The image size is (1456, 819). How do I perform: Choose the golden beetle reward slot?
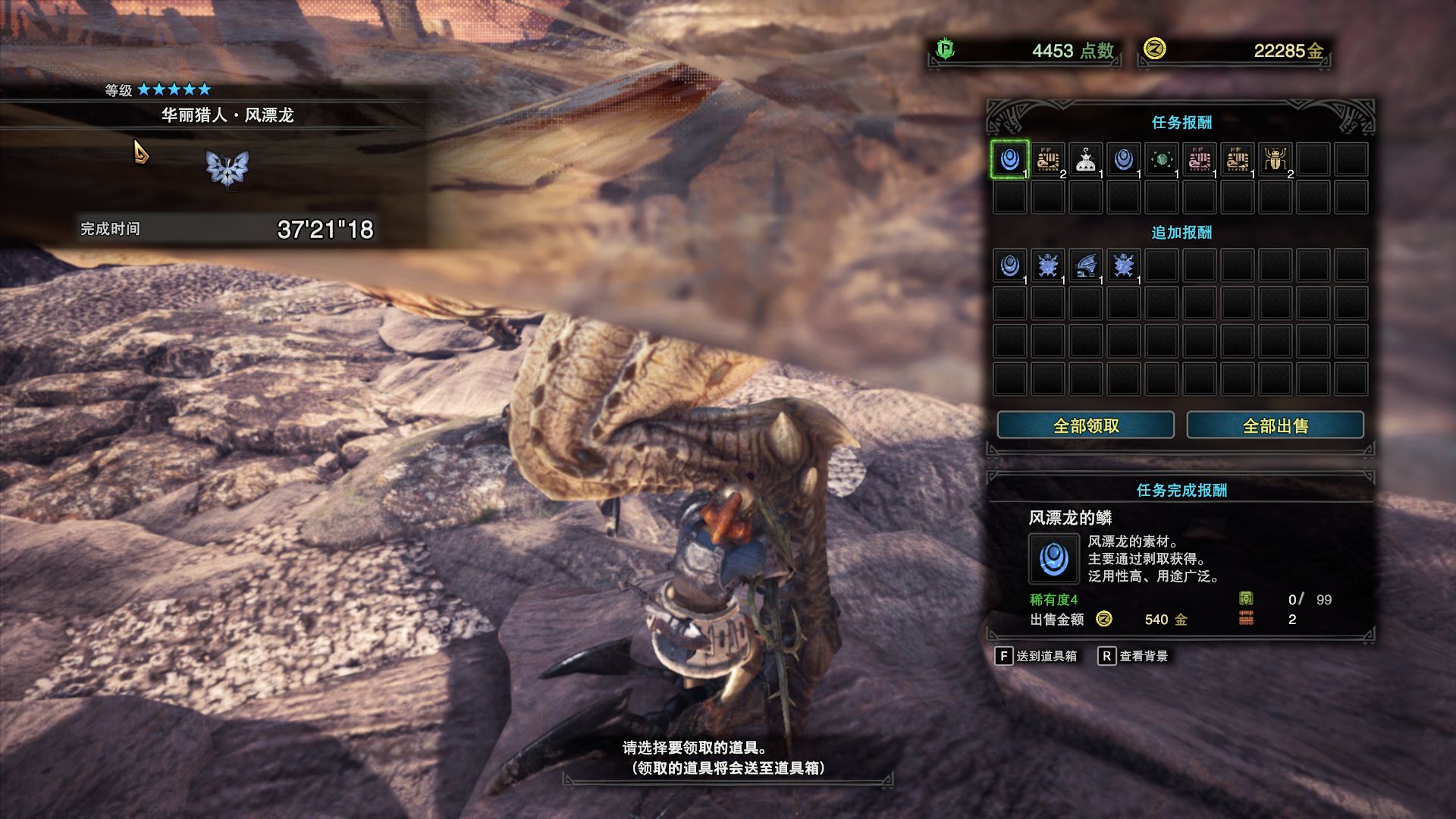coord(1275,159)
